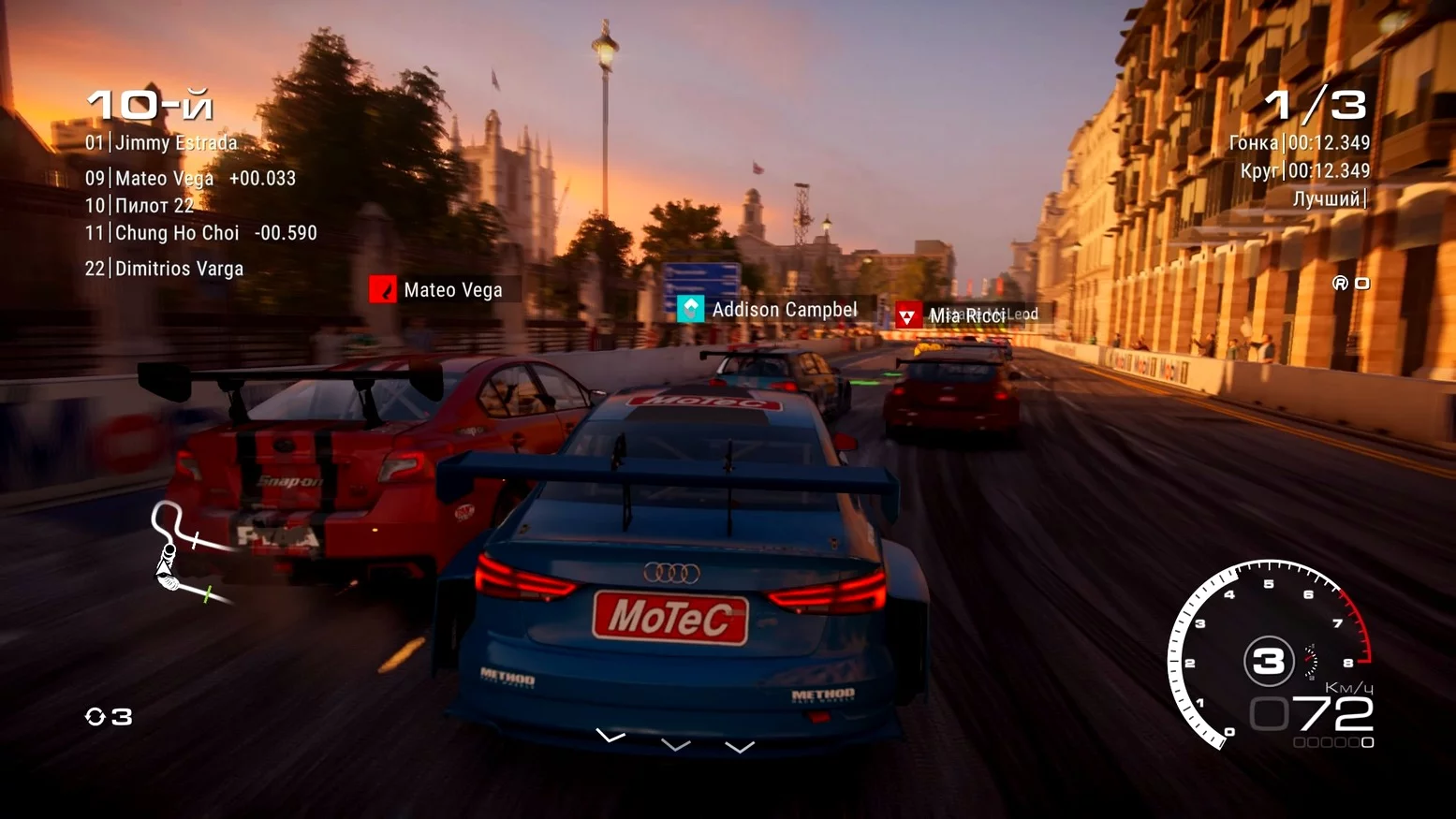Select the Chung Ho Choi standings row
Viewport: 1456px width, 819px height.
pos(200,233)
